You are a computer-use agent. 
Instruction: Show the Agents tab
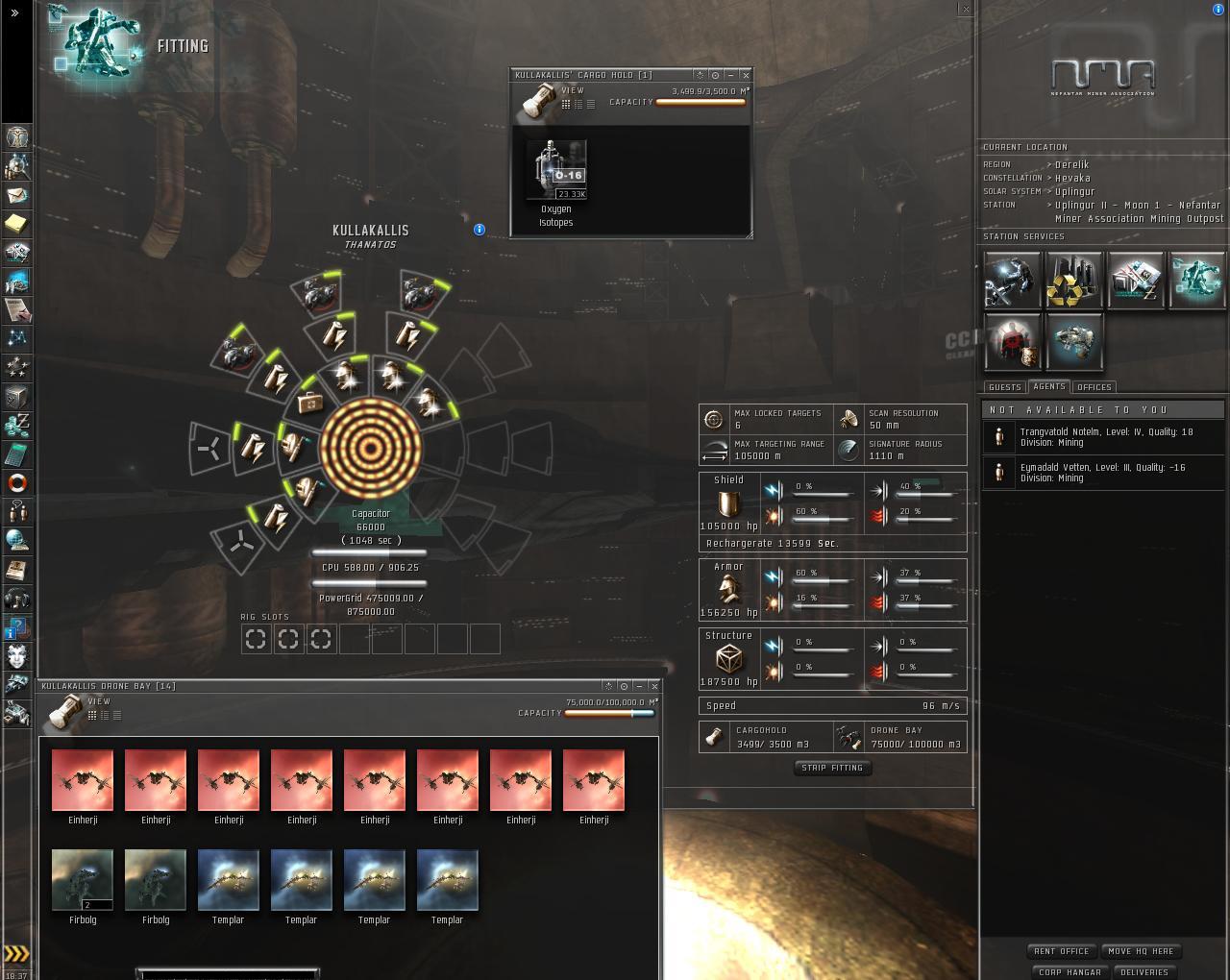pos(1049,386)
